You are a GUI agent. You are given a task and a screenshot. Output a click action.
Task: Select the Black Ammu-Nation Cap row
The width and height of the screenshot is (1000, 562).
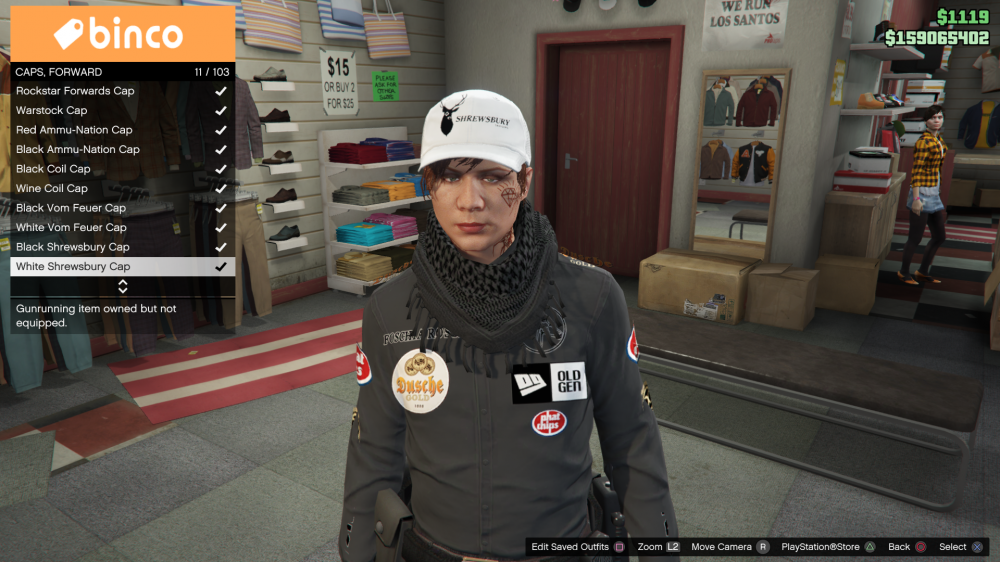pyautogui.click(x=120, y=149)
